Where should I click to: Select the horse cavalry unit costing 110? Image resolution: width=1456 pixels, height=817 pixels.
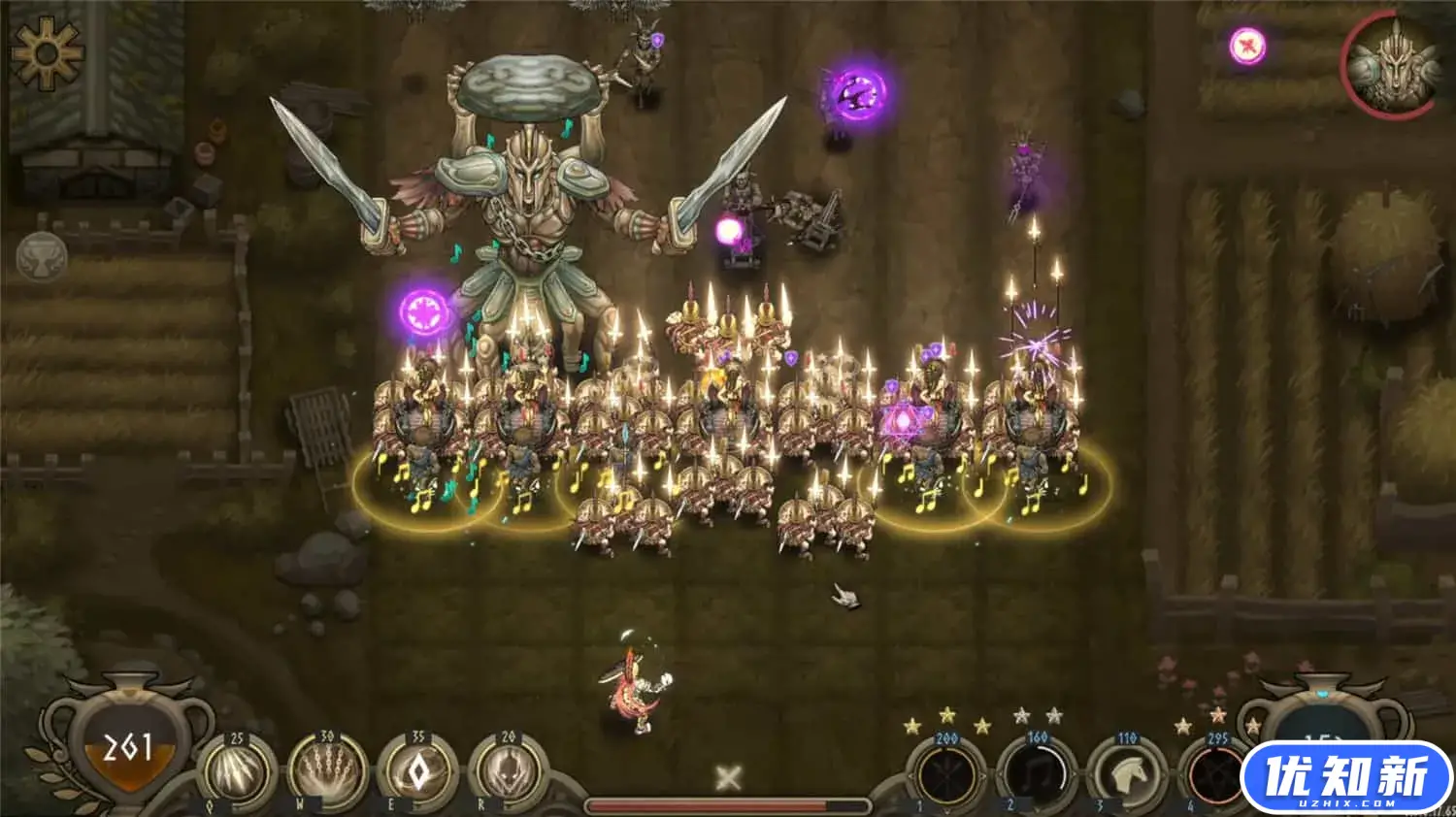pyautogui.click(x=1126, y=775)
